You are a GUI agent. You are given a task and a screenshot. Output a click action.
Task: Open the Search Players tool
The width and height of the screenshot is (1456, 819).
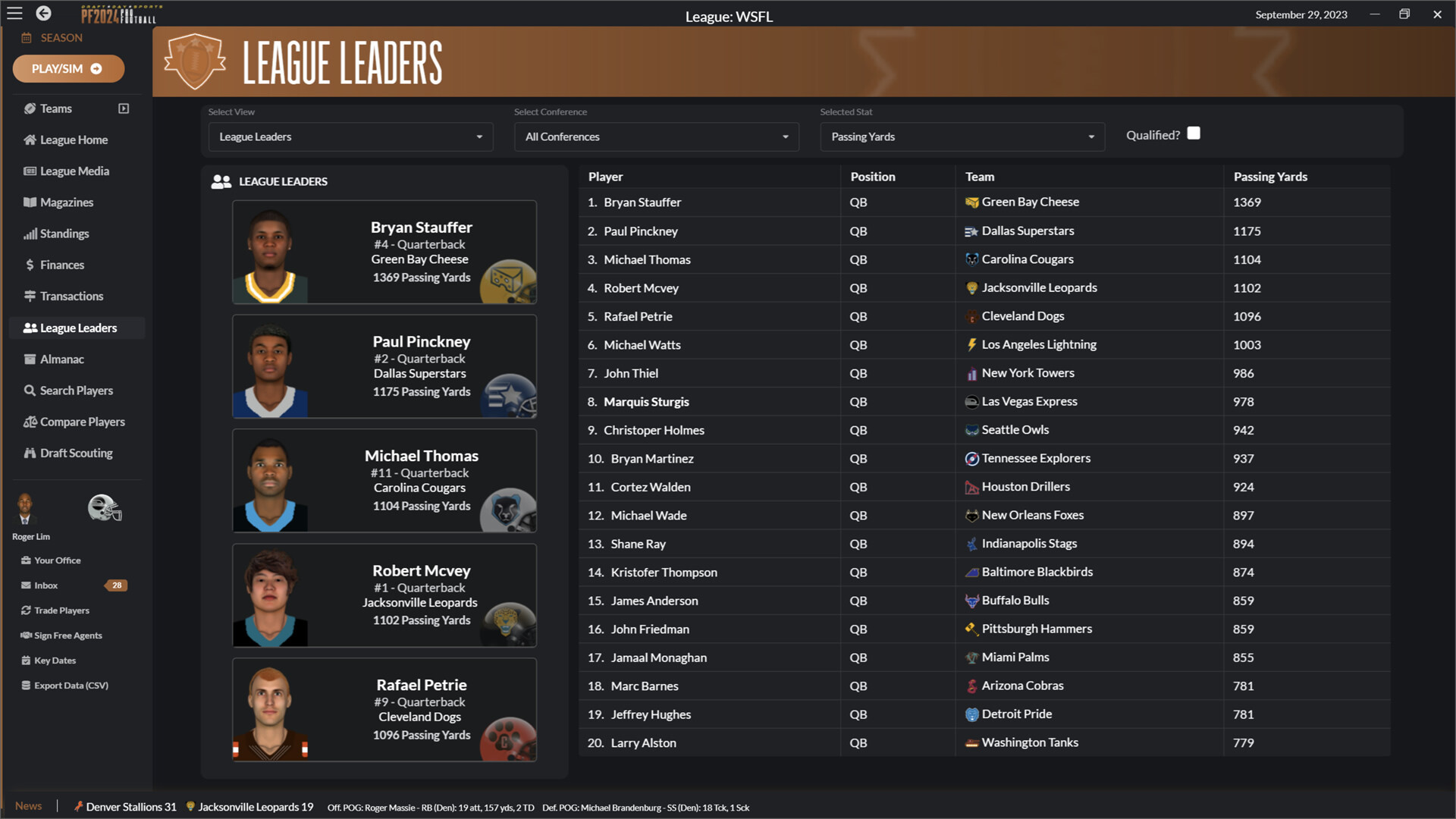[75, 390]
